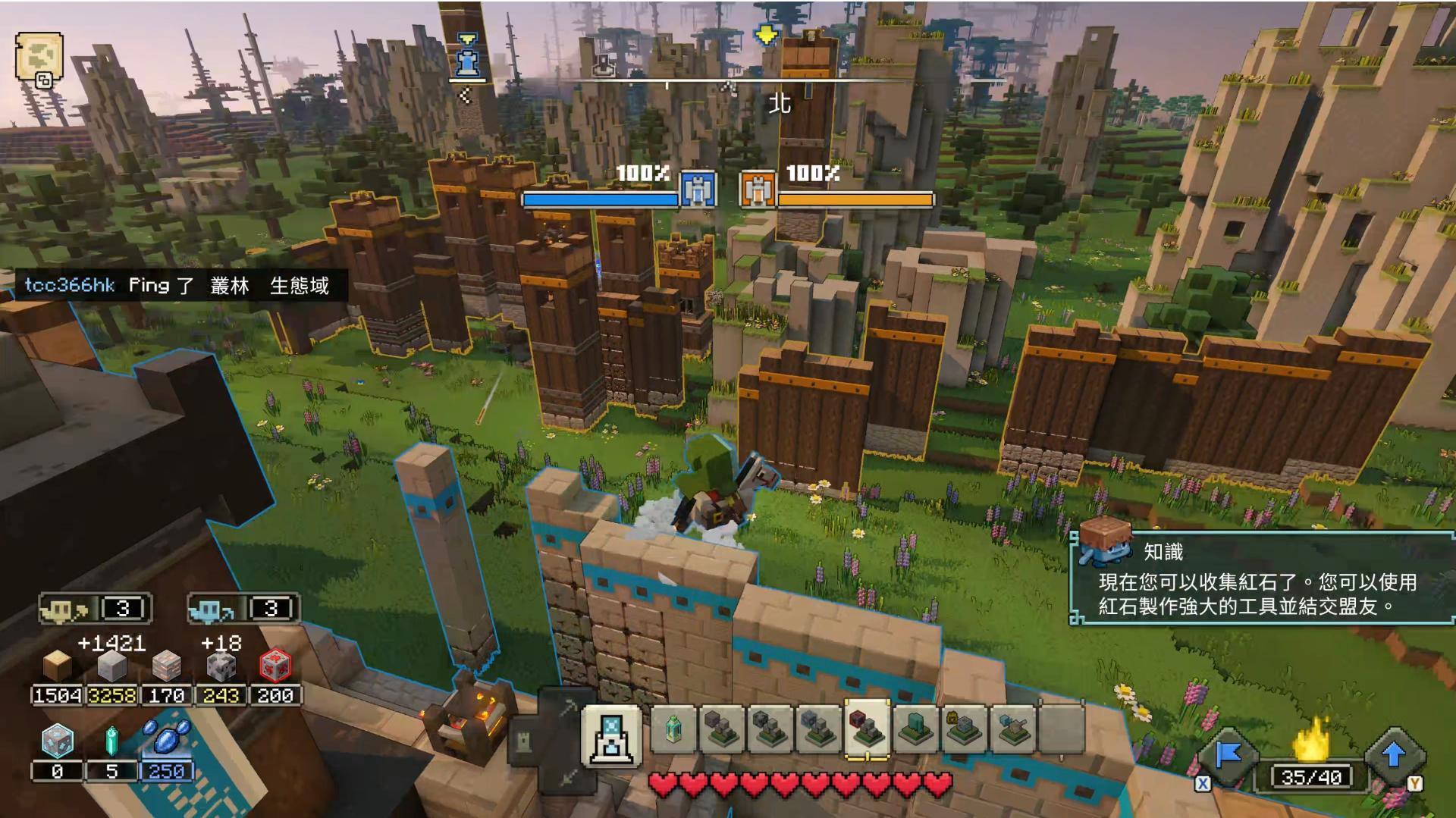Pick the blue cannon structure slot

[x=1012, y=729]
